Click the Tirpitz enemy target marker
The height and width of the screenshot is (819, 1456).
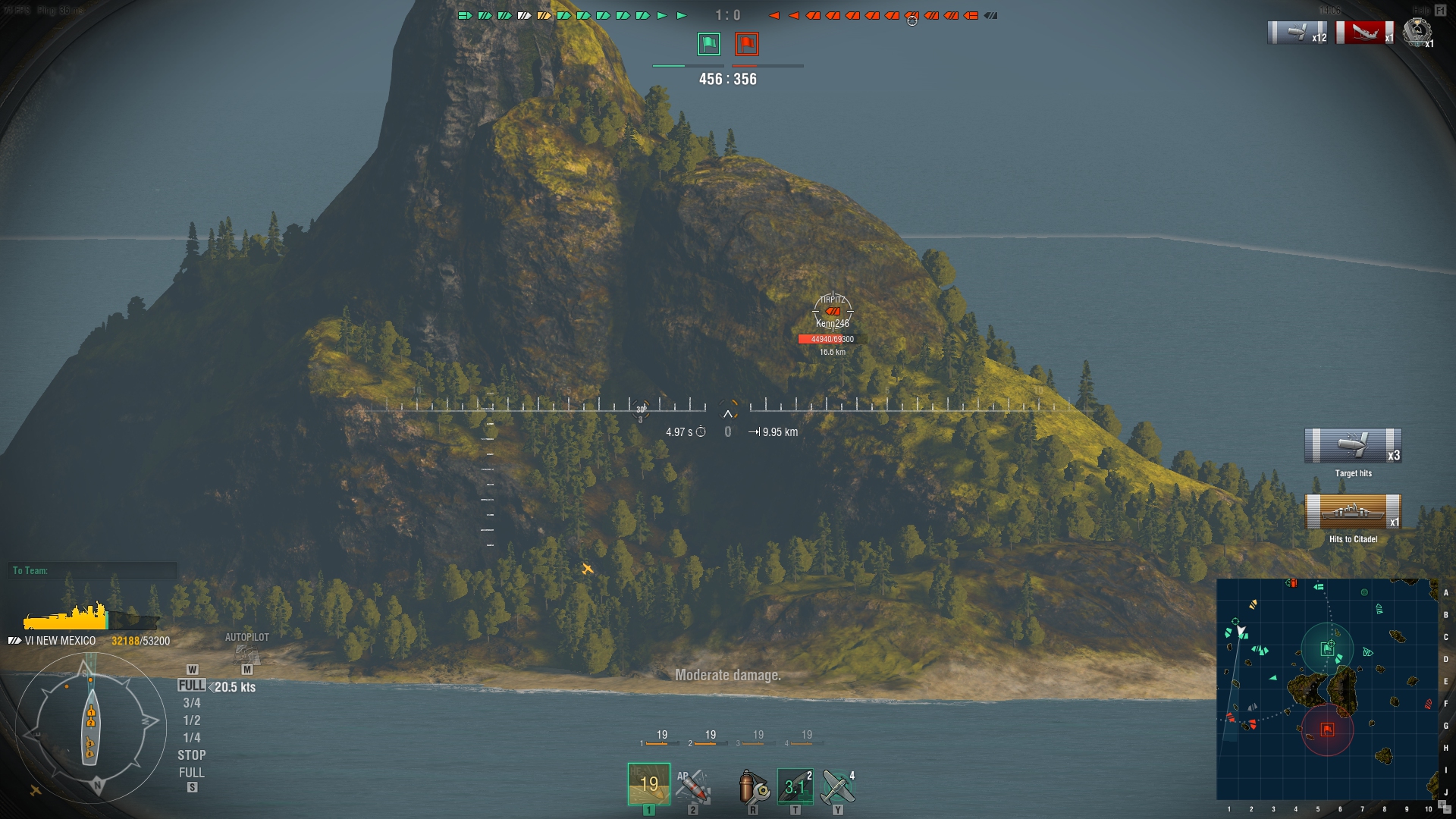click(x=833, y=311)
